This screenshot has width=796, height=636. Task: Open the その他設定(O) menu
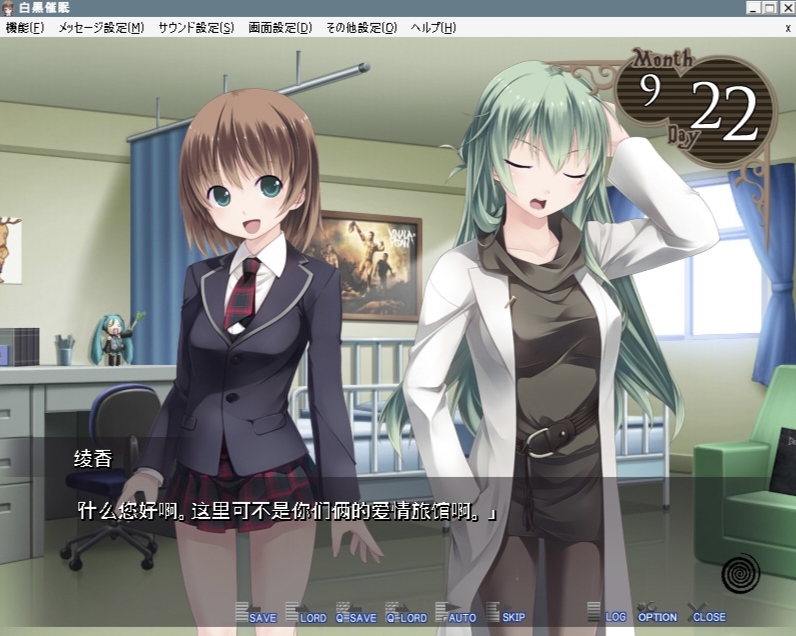(x=361, y=28)
